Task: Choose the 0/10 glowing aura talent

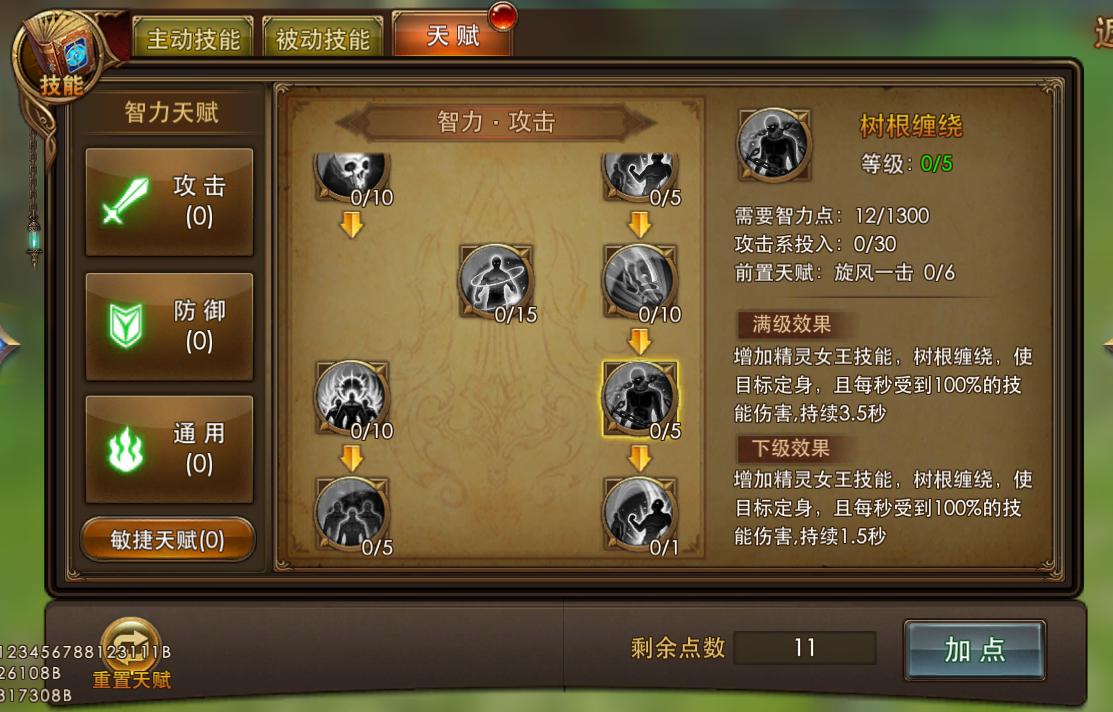Action: point(351,397)
